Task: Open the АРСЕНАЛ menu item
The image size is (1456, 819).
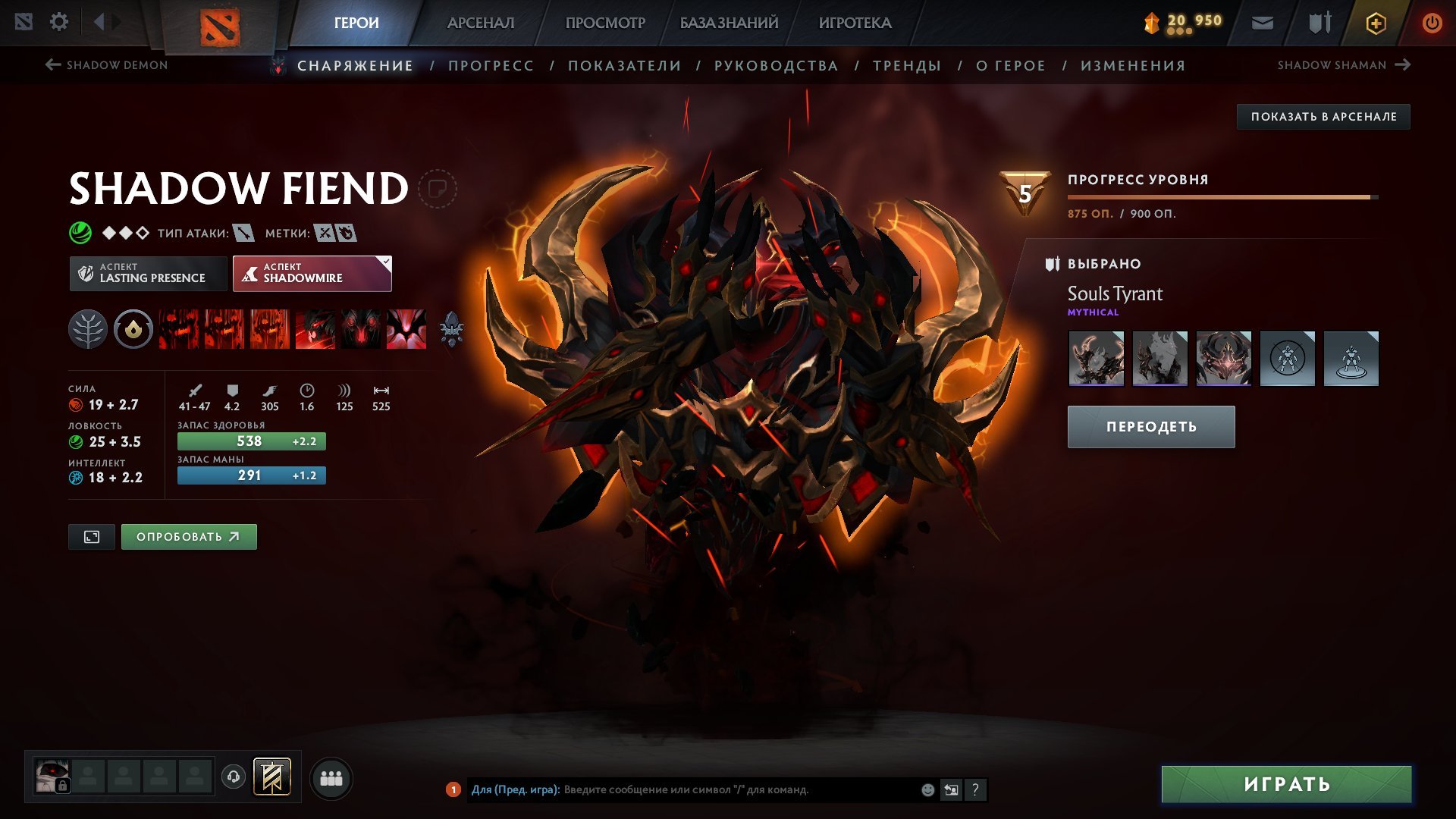Action: click(x=480, y=22)
